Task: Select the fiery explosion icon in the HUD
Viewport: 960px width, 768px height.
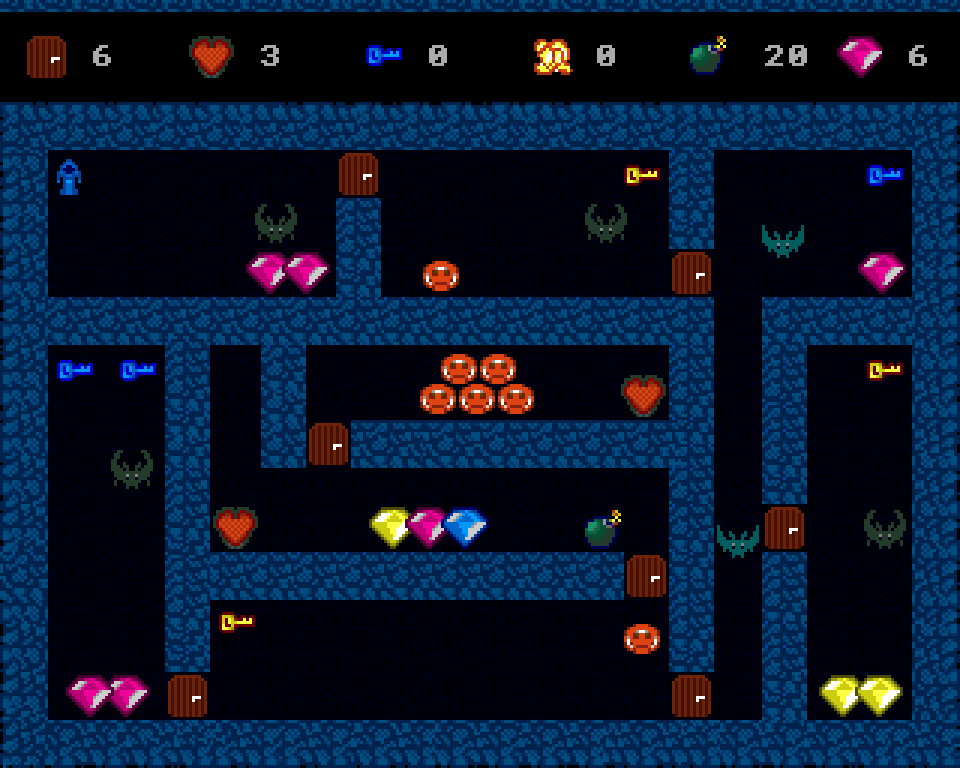Action: 552,57
